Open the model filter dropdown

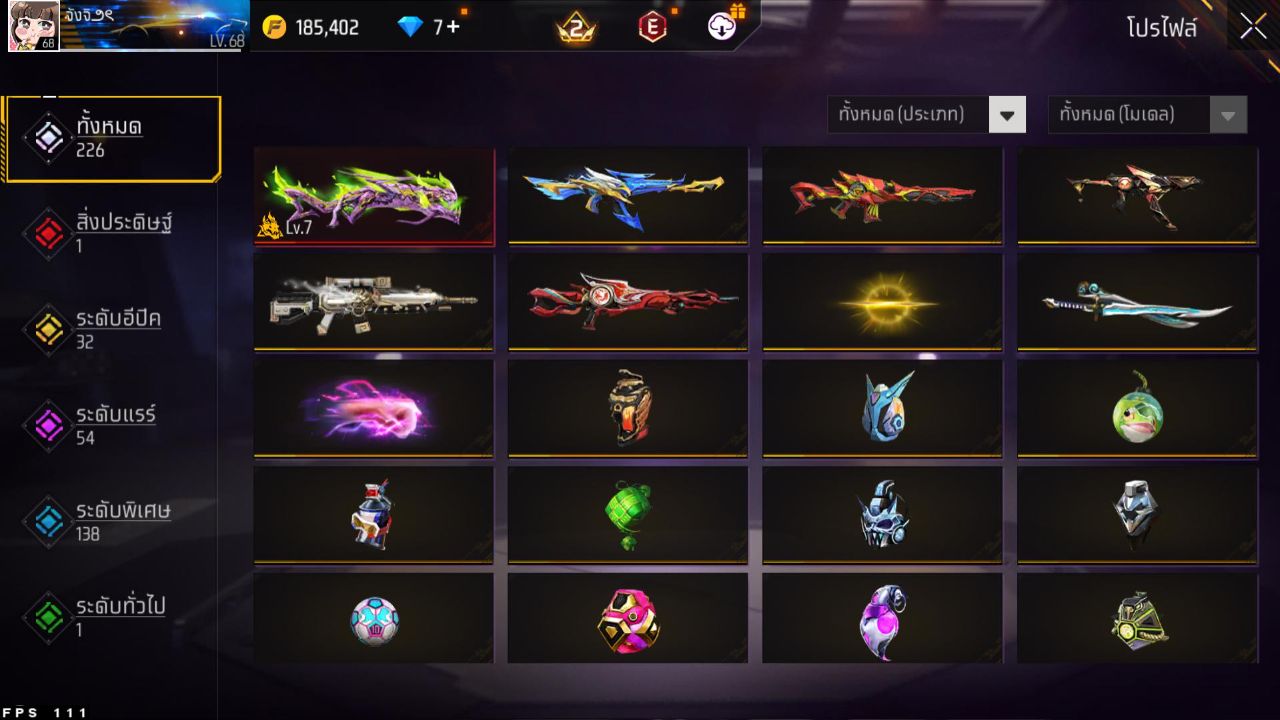coord(1135,114)
